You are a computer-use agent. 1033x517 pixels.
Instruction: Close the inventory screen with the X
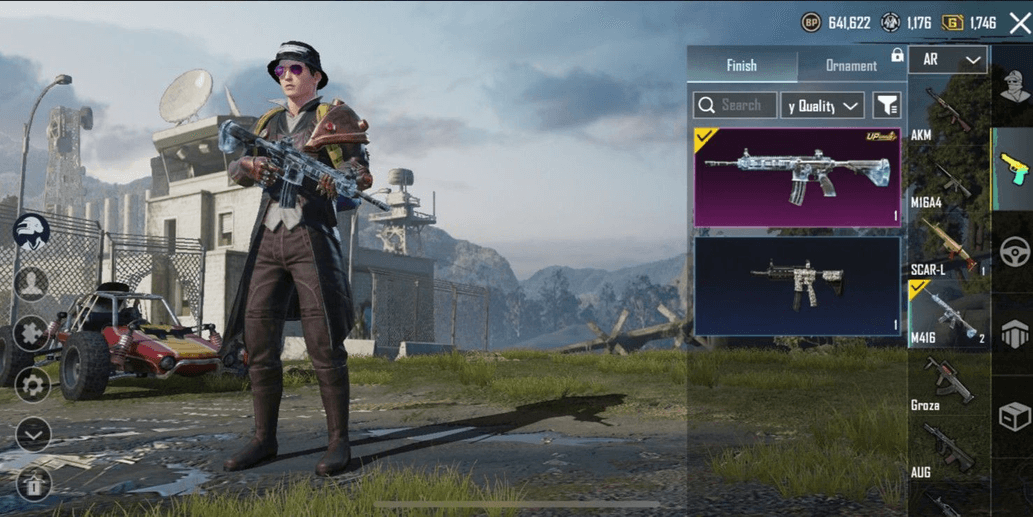[1019, 23]
